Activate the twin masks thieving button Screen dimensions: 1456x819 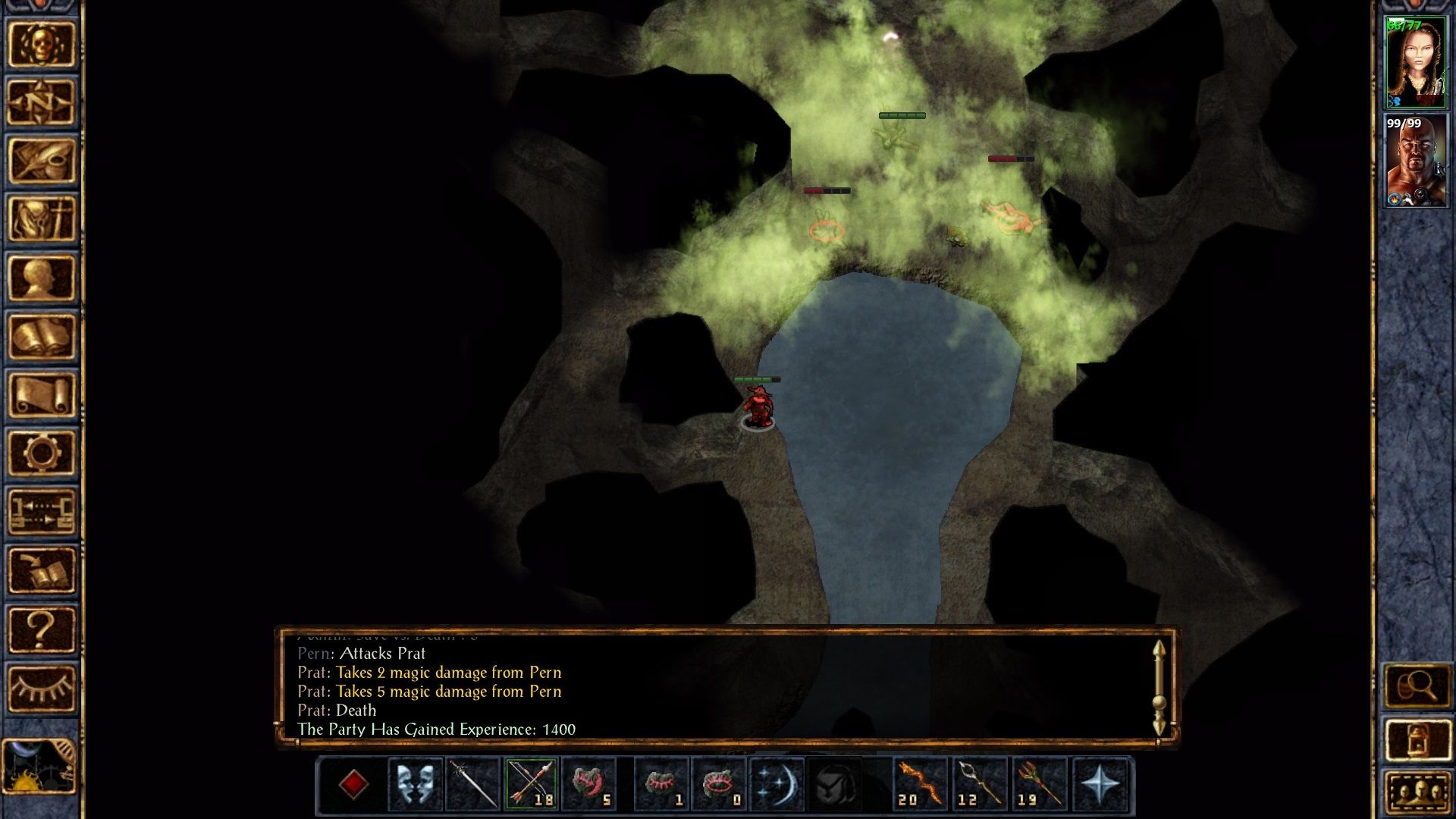click(415, 783)
